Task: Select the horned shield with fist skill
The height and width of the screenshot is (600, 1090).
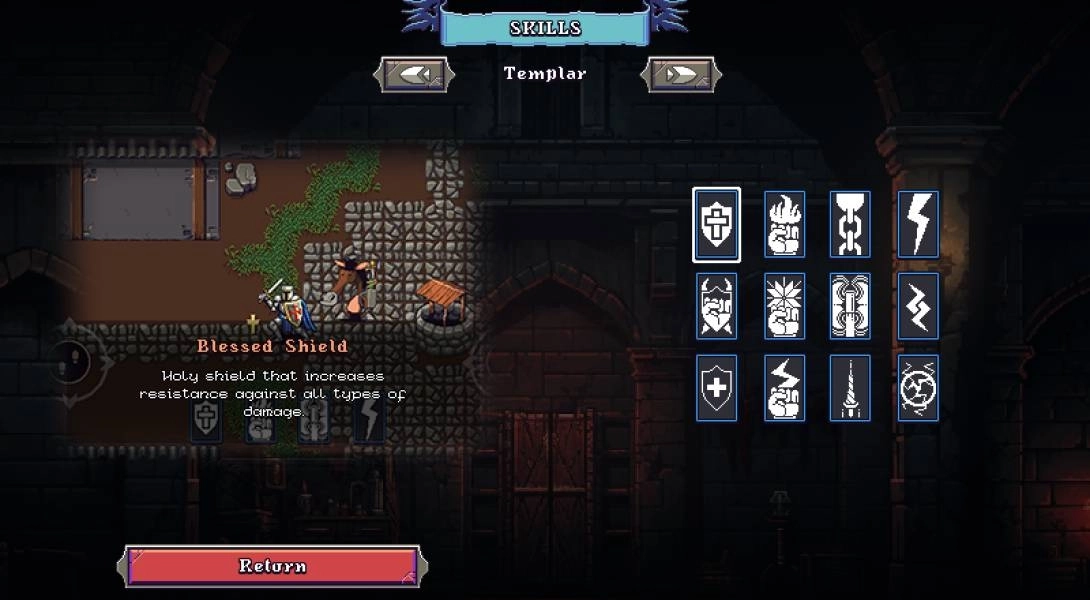Action: pos(716,306)
